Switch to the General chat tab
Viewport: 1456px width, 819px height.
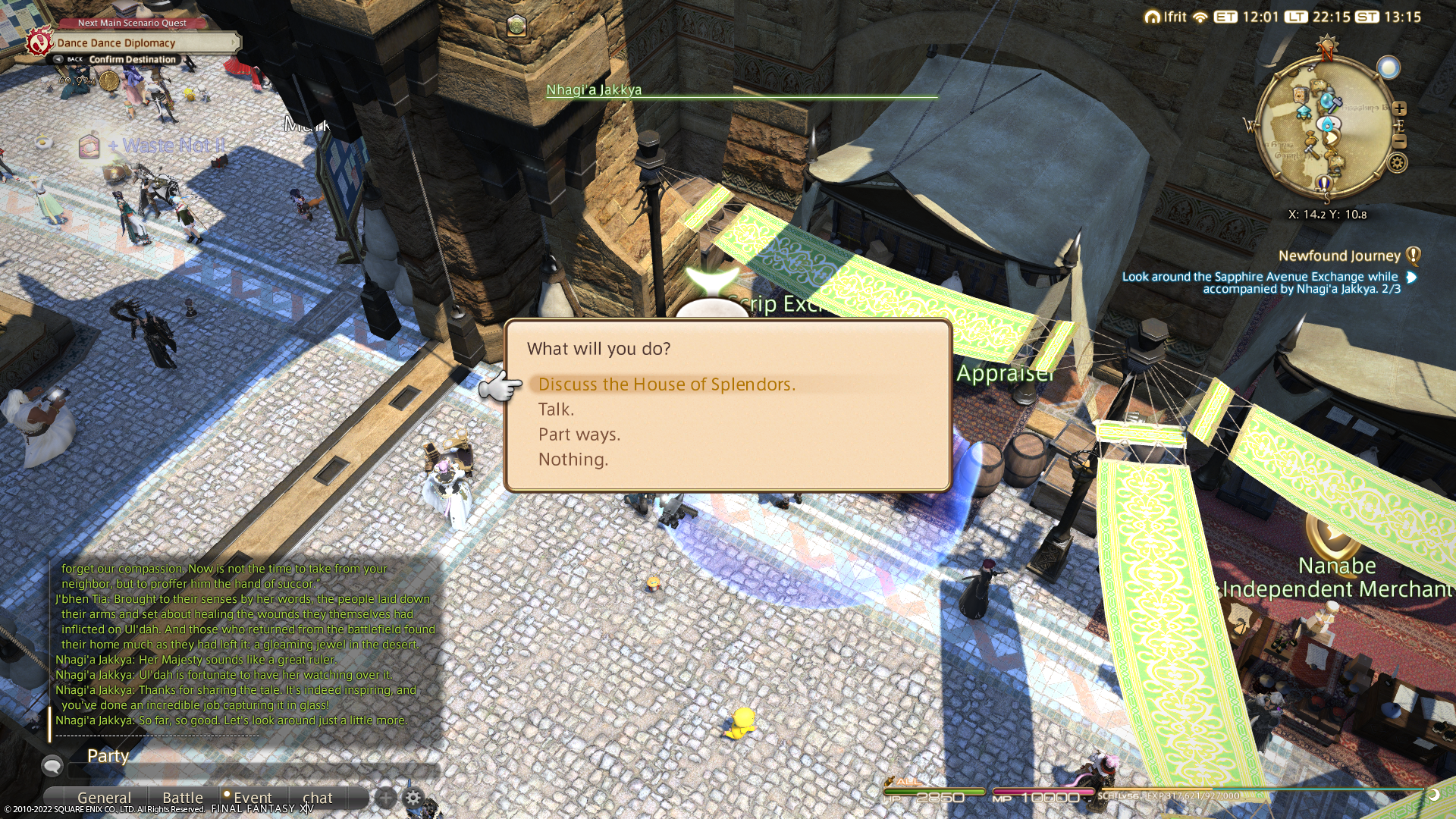point(104,798)
